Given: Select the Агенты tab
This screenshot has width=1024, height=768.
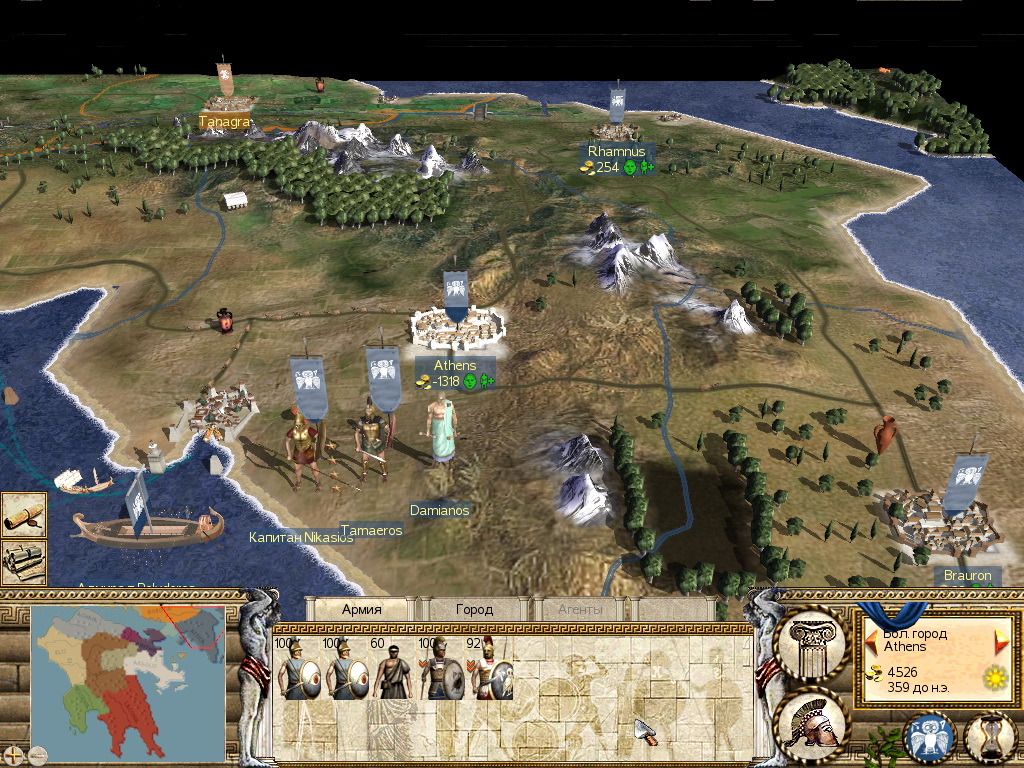Looking at the screenshot, I should (581, 608).
